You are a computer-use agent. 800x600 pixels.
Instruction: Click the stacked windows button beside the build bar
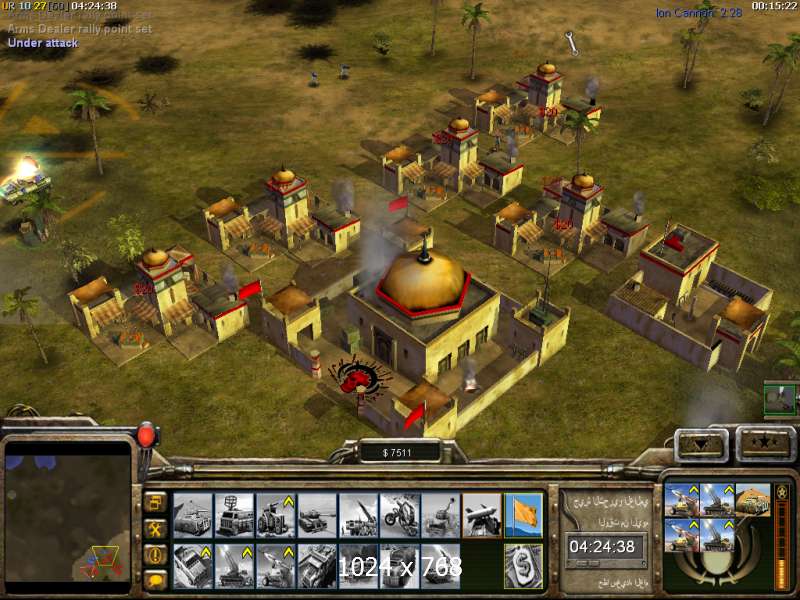pyautogui.click(x=156, y=501)
